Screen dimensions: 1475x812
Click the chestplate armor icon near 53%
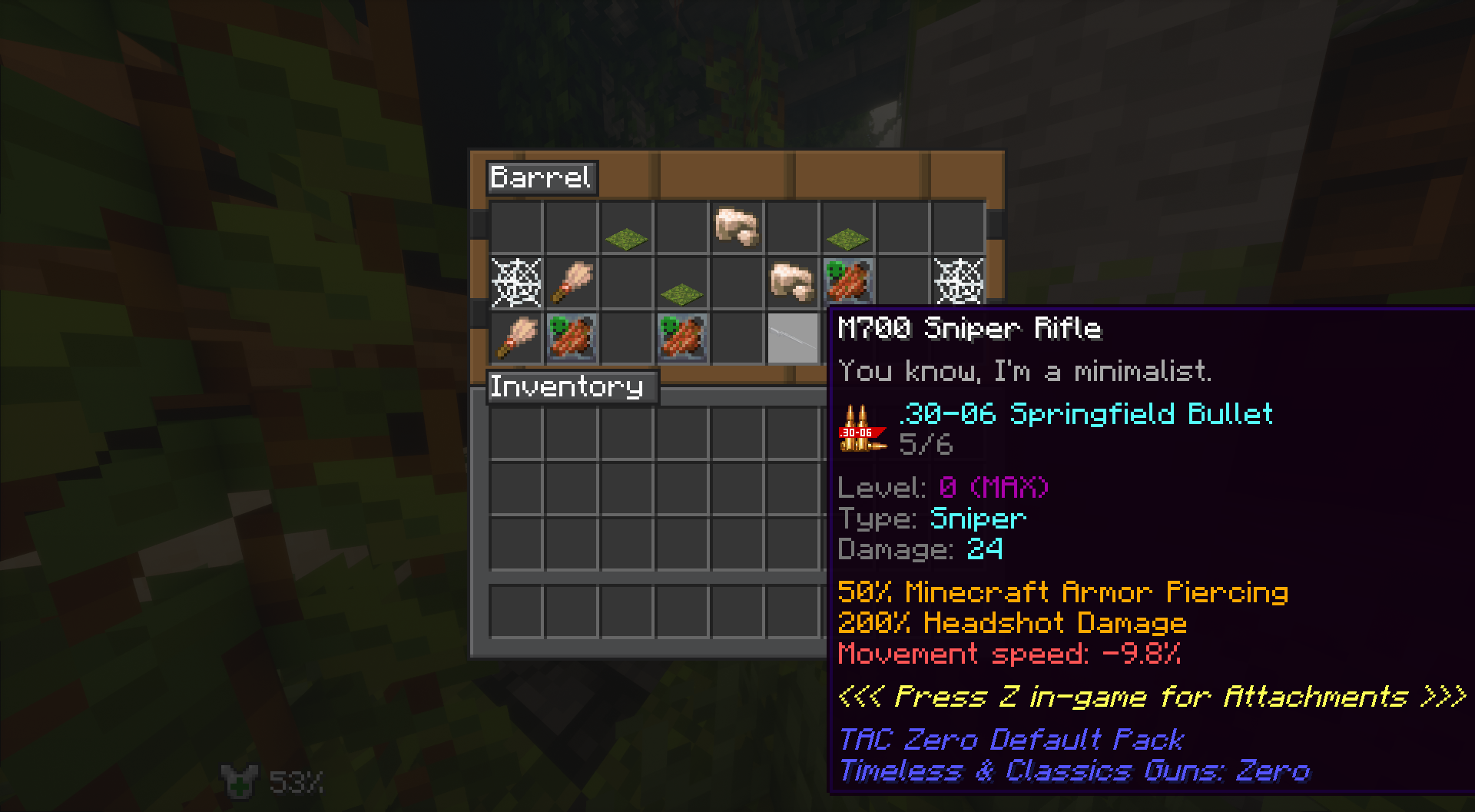(240, 781)
